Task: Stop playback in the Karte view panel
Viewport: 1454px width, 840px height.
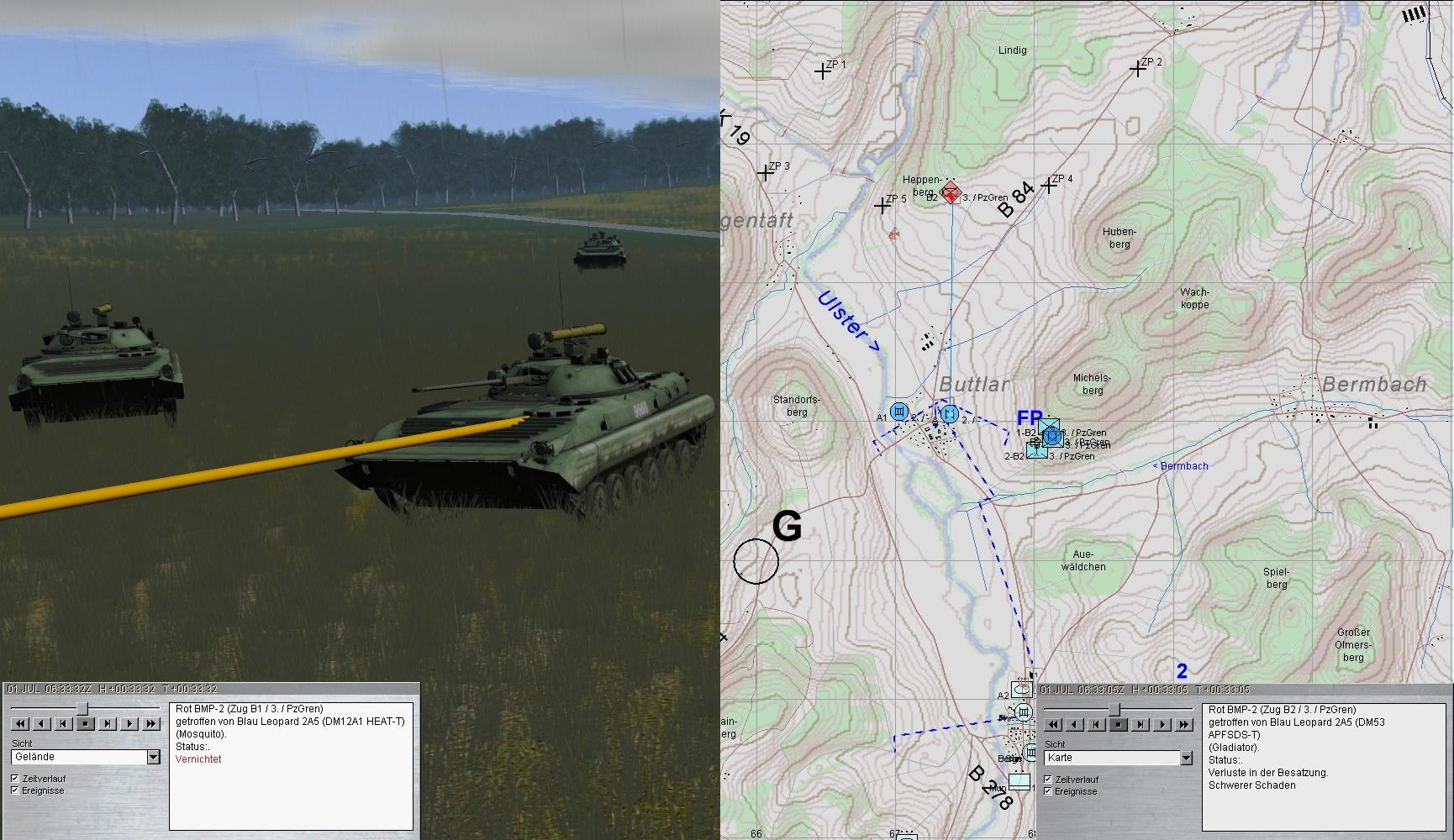Action: coord(1118,725)
